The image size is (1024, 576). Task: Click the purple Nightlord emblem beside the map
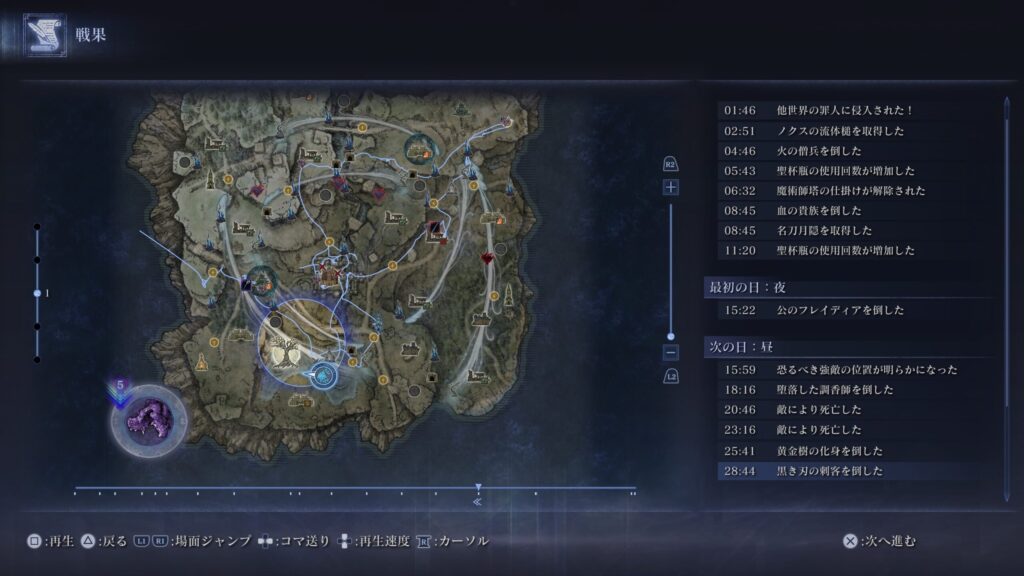148,418
